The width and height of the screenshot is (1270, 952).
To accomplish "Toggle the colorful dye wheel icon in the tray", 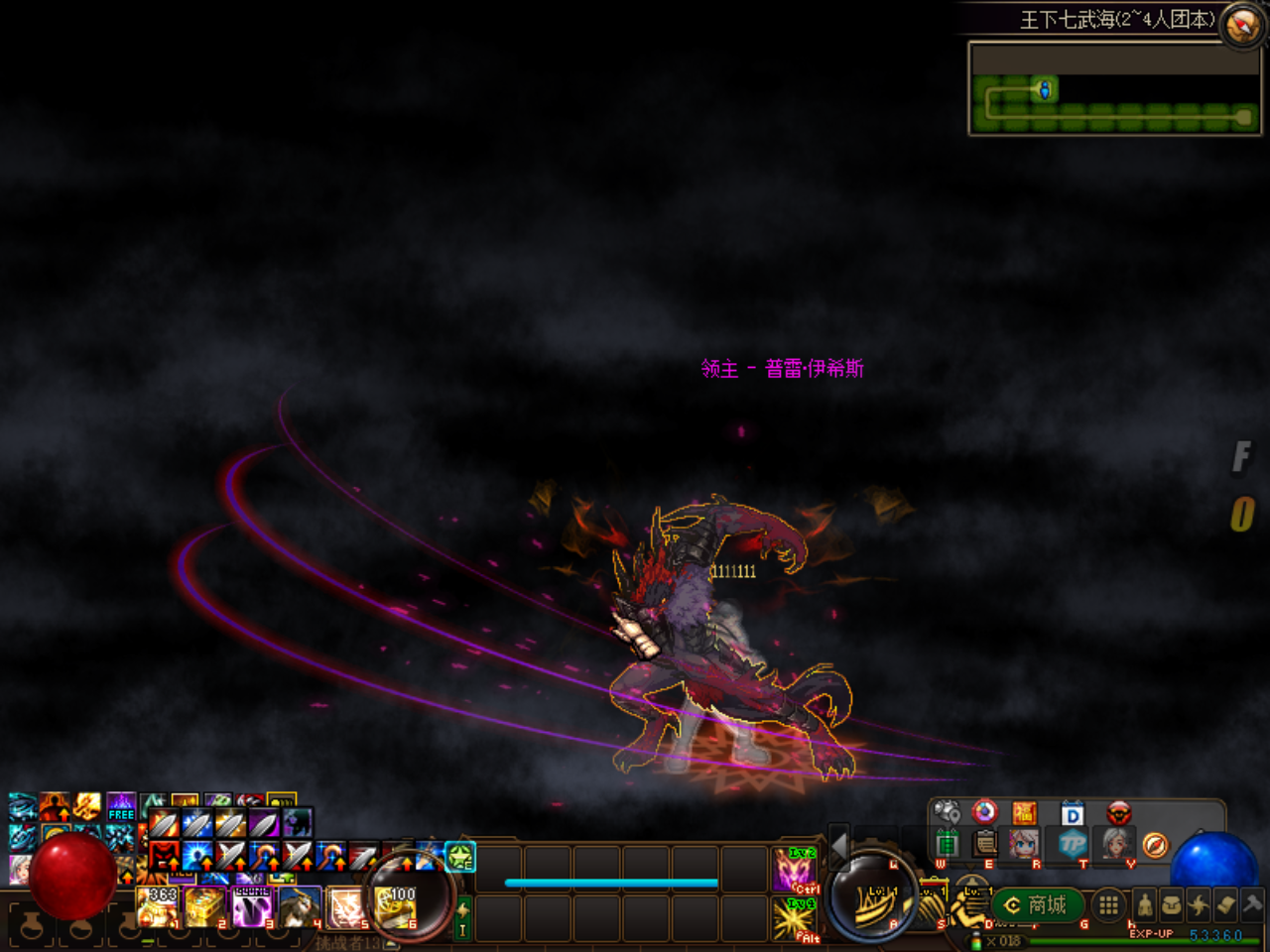I will point(984,813).
